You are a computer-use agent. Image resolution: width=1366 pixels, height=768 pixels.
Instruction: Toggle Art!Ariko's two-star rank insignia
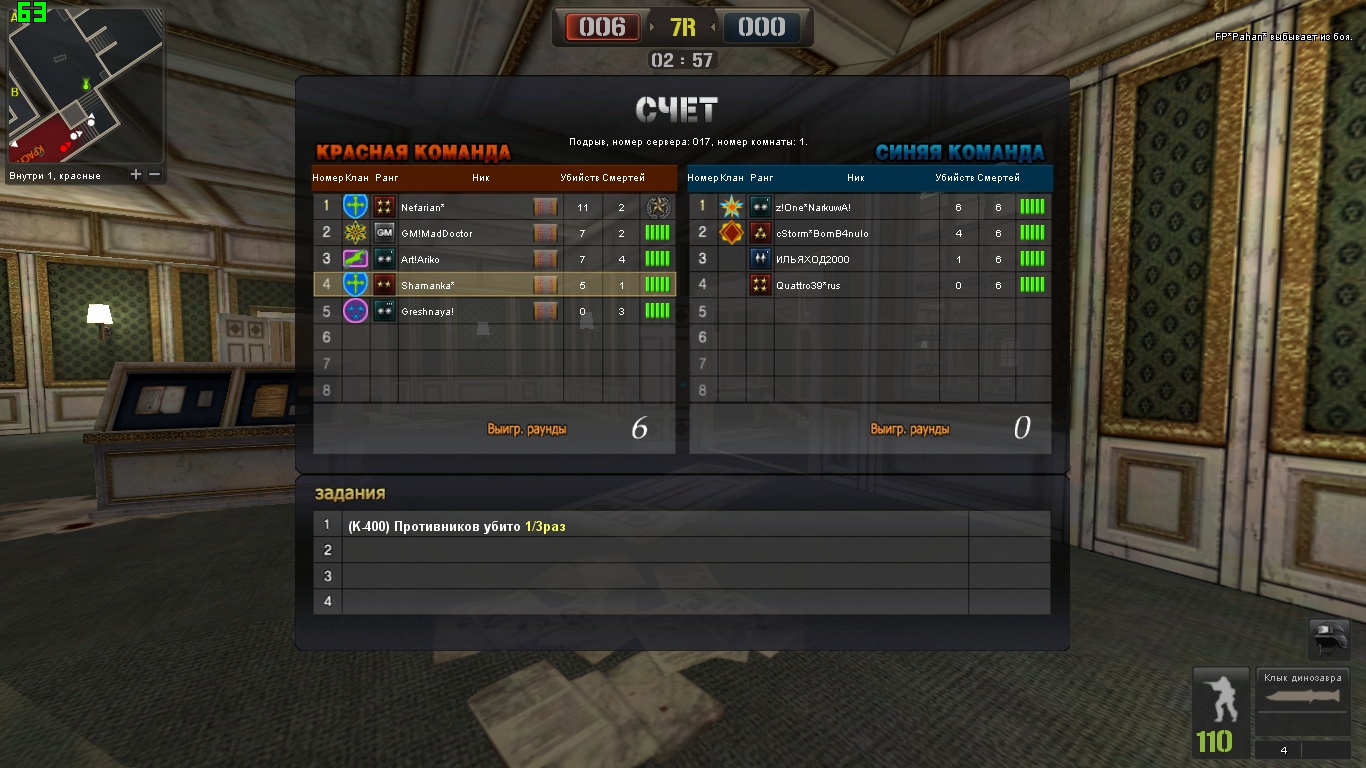tap(383, 258)
